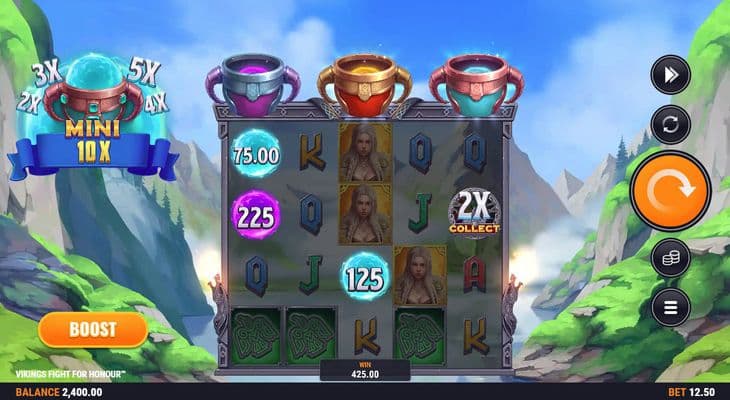This screenshot has width=730, height=400.
Task: Toggle turbo fast-forward mode
Action: pos(670,74)
